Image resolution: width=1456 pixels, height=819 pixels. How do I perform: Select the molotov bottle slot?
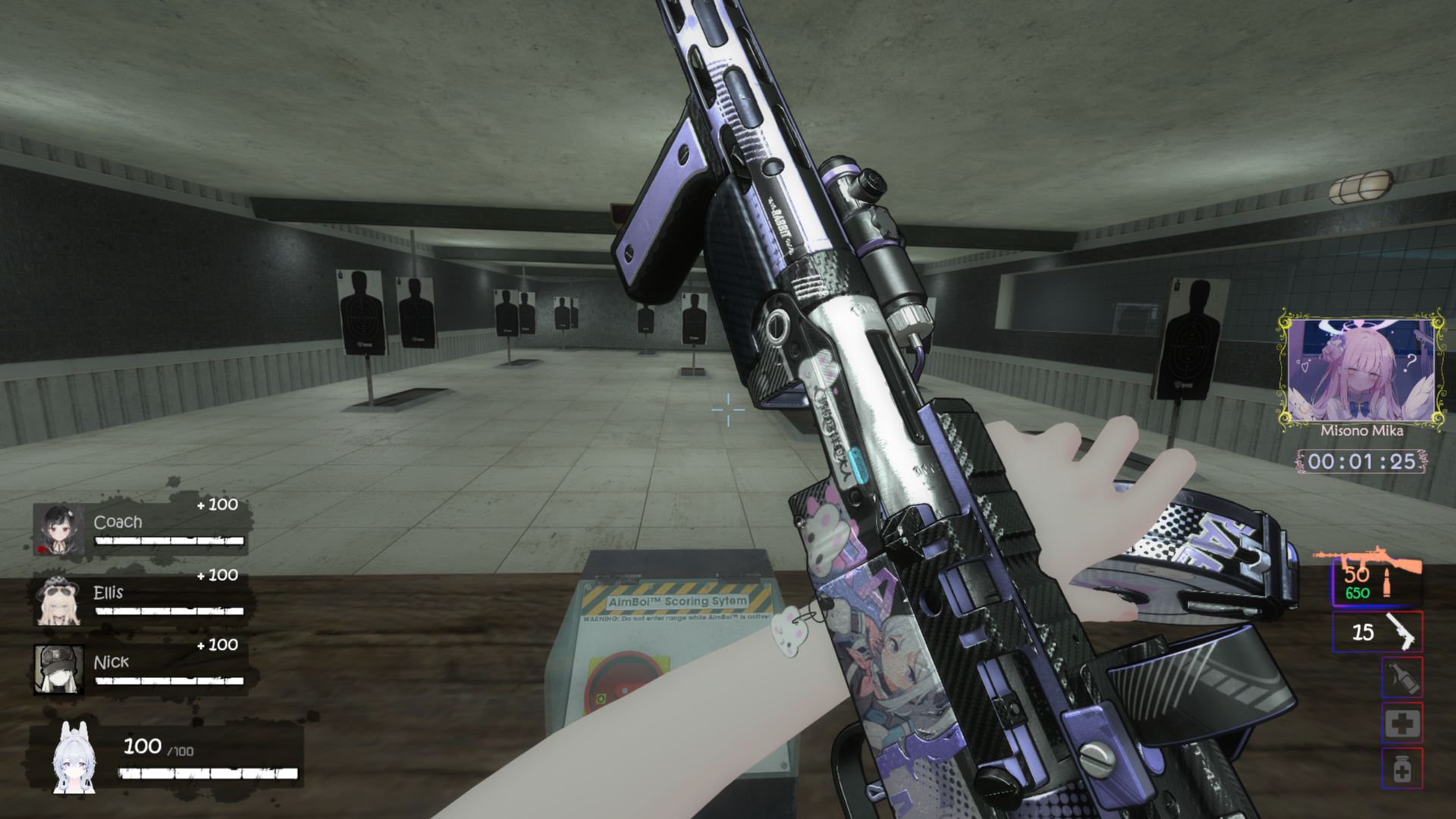(x=1401, y=677)
